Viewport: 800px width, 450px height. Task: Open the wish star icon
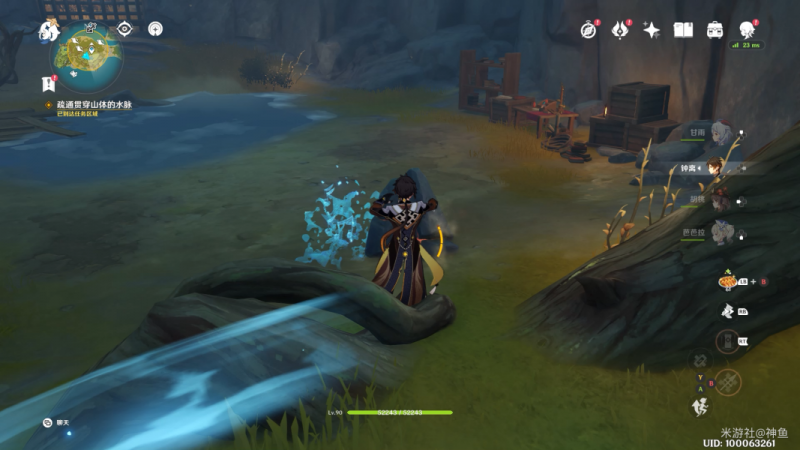(x=651, y=30)
